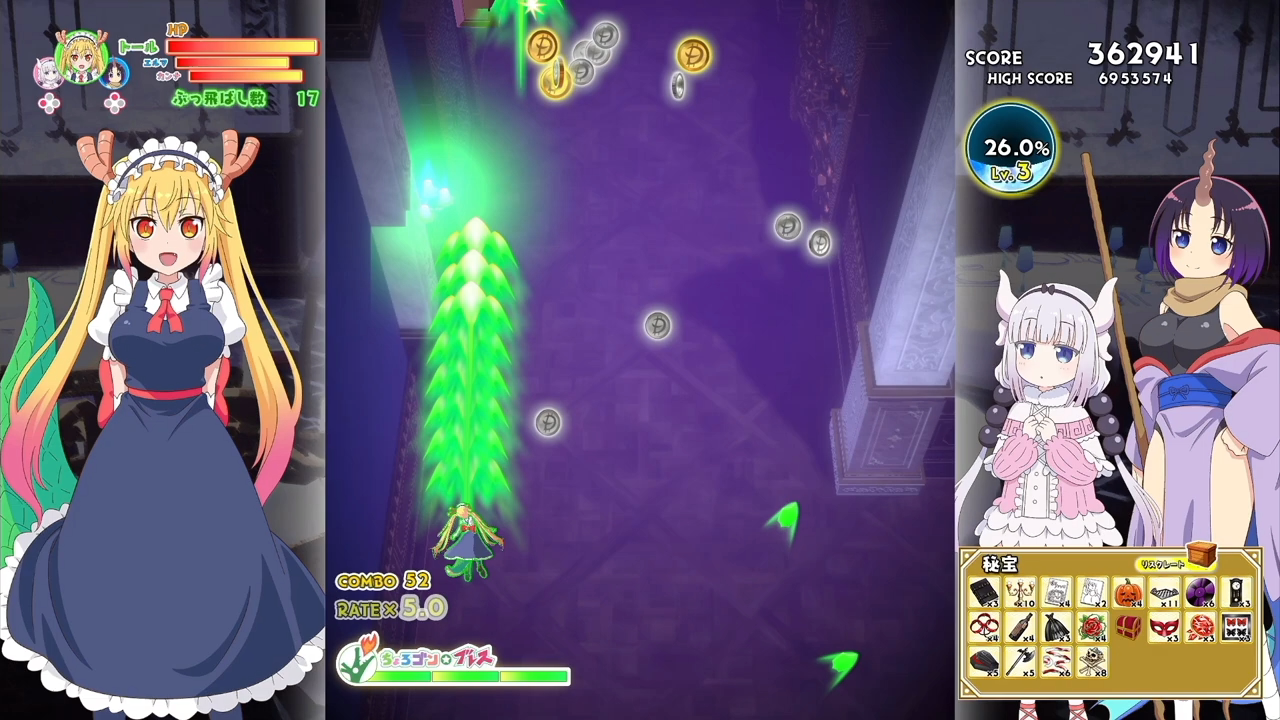Choose the candelabra treasure slot

pyautogui.click(x=1021, y=593)
